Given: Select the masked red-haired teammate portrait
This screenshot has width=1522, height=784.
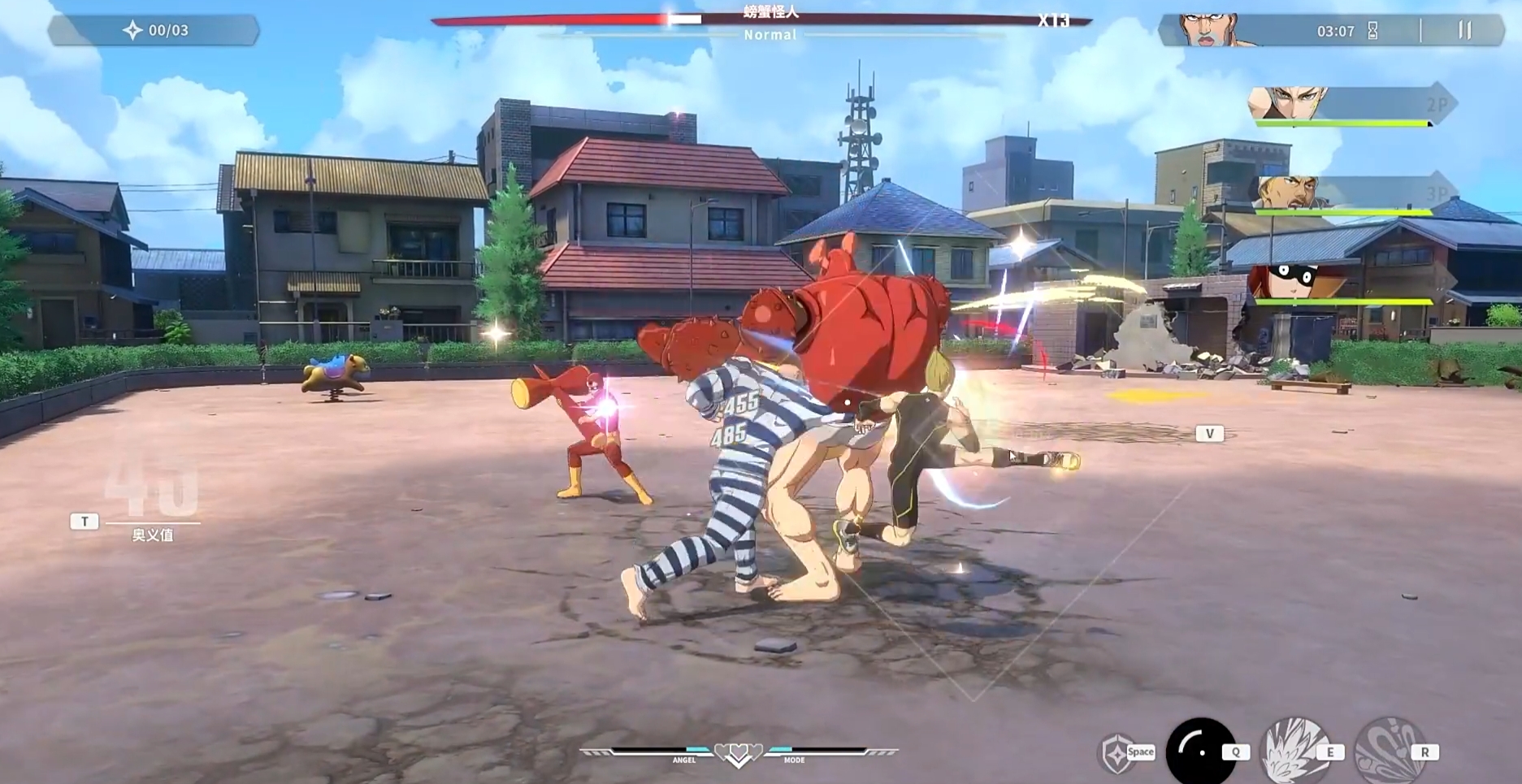Looking at the screenshot, I should click(1292, 282).
